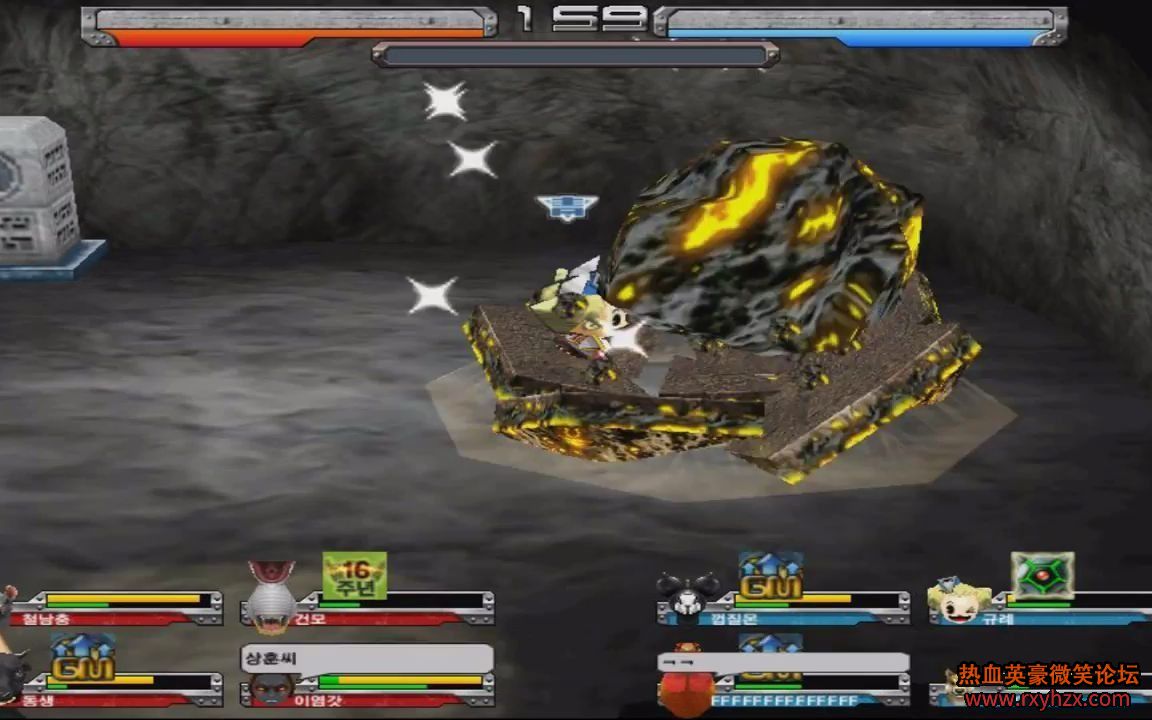Click the green gem icon above 규례
Viewport: 1152px width, 720px height.
pyautogui.click(x=1042, y=576)
